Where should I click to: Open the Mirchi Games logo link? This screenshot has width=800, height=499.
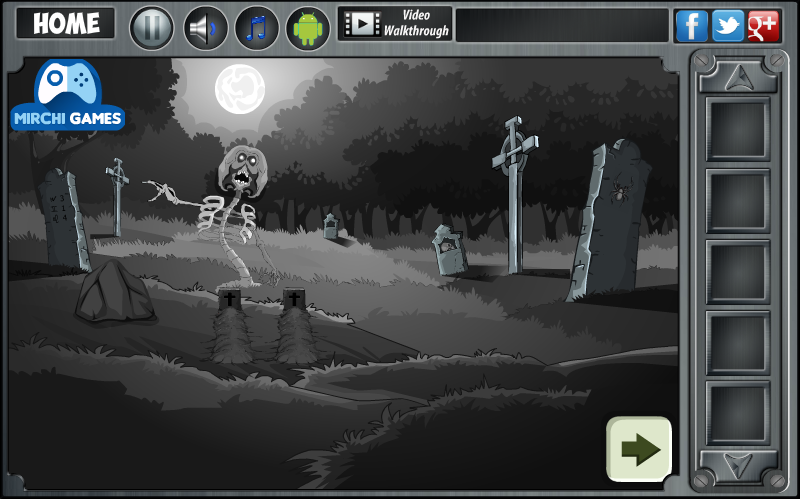[x=67, y=96]
